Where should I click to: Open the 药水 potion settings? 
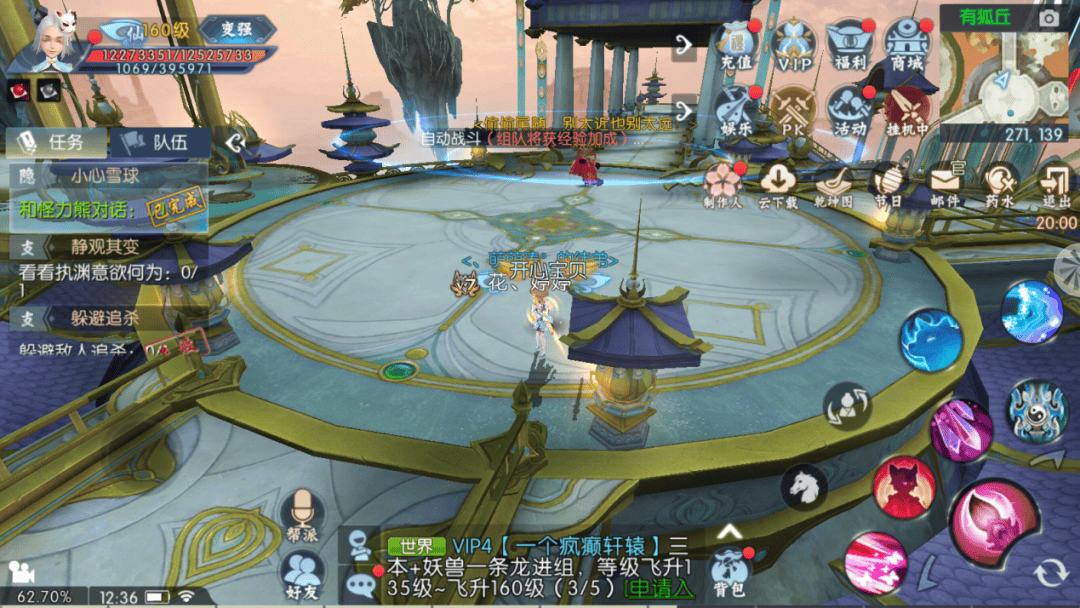(1000, 184)
